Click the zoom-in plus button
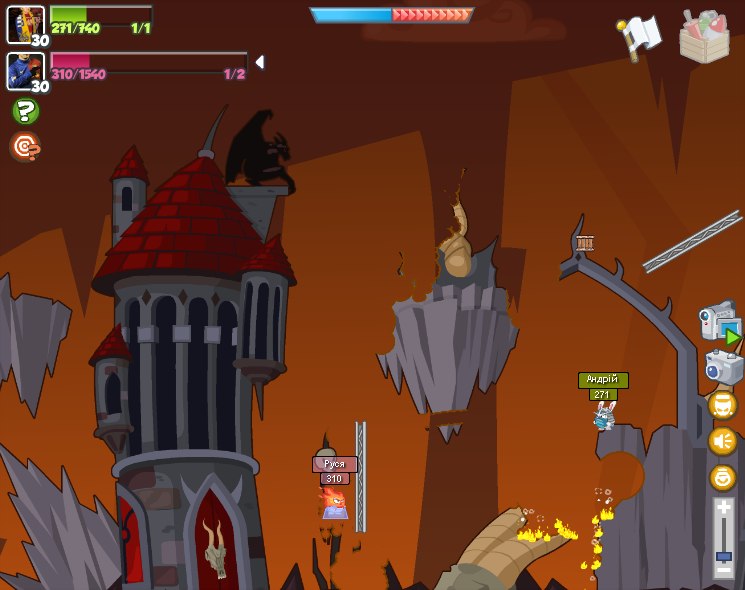 [723, 508]
